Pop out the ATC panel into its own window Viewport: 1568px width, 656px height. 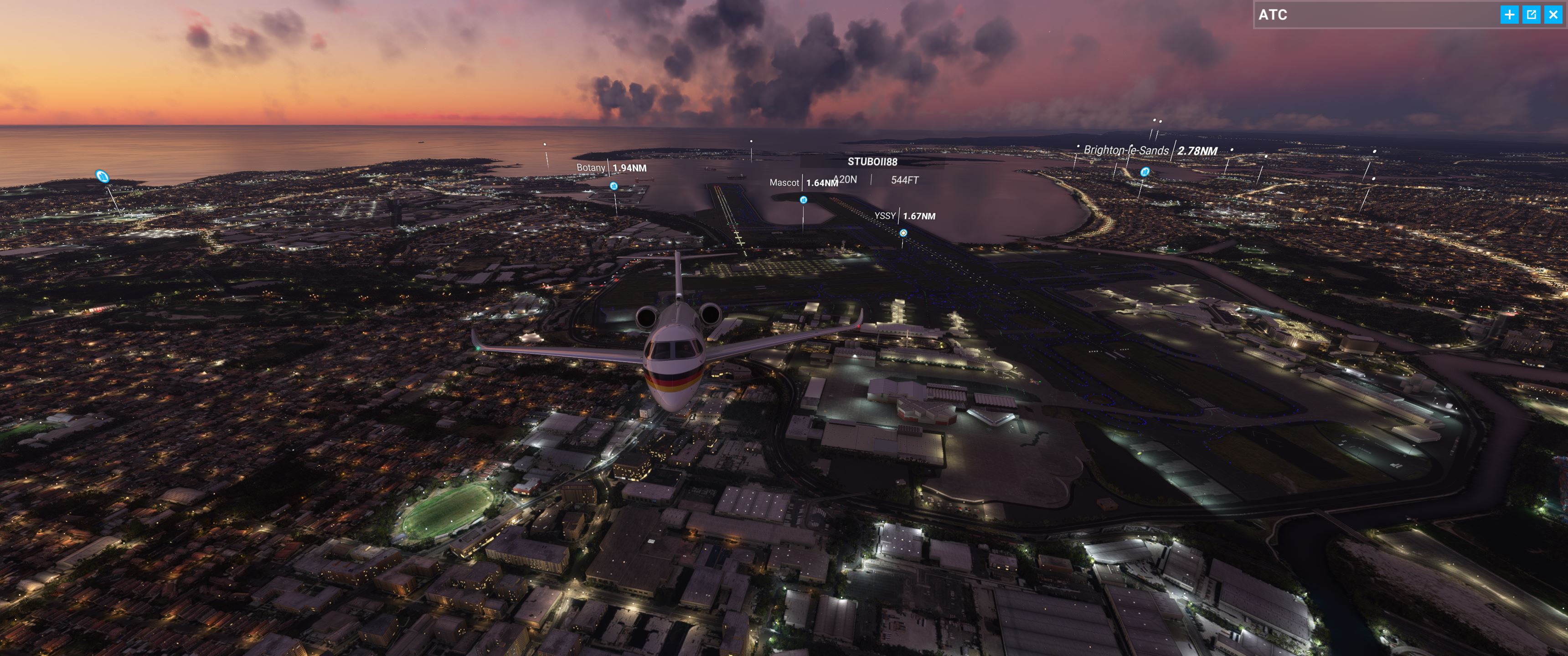1532,15
